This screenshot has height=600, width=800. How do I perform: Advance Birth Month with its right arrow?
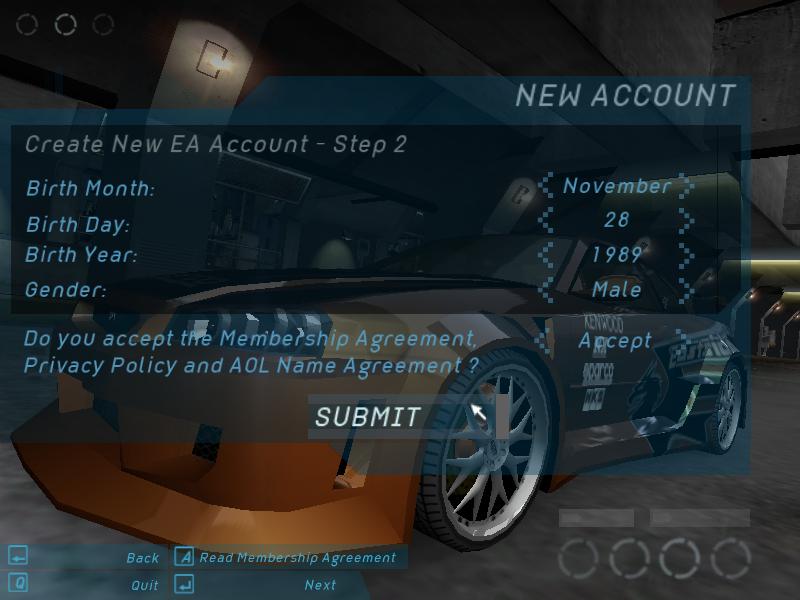click(686, 186)
